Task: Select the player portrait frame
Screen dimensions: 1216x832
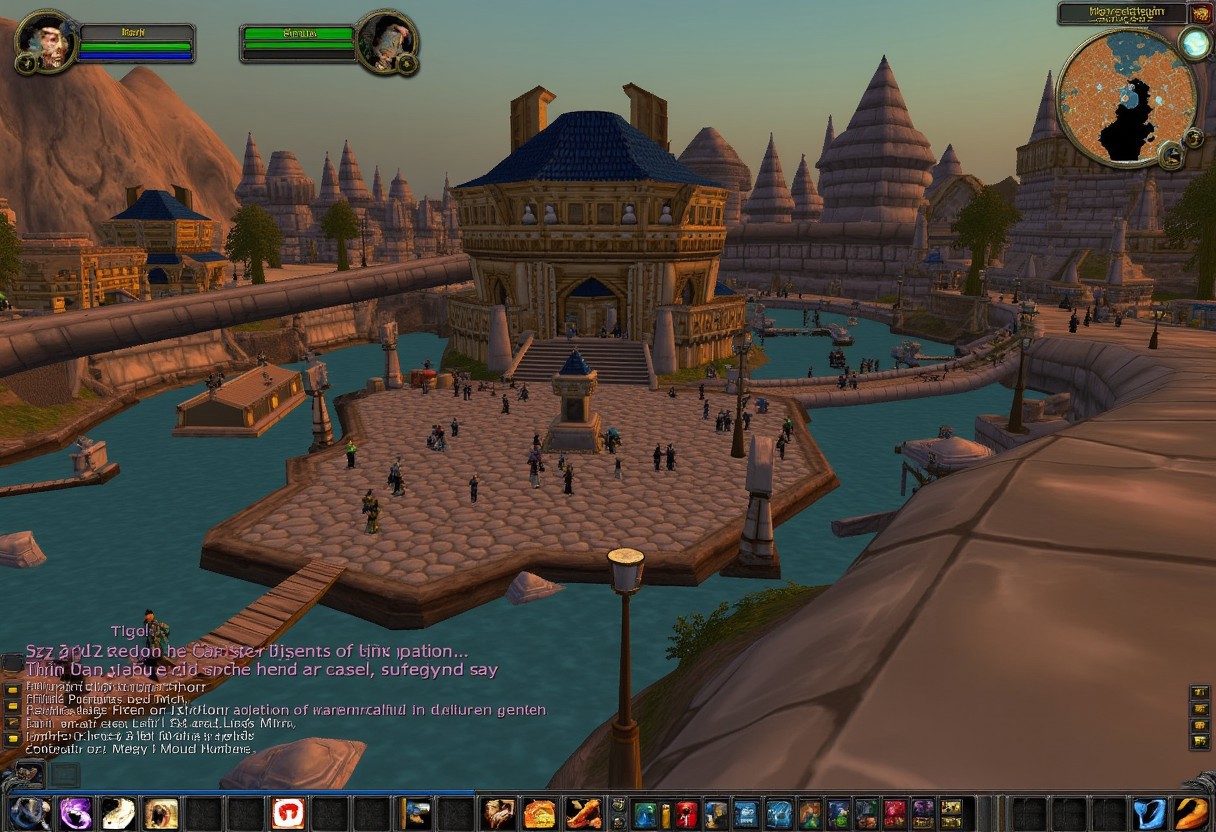Action: coord(46,41)
